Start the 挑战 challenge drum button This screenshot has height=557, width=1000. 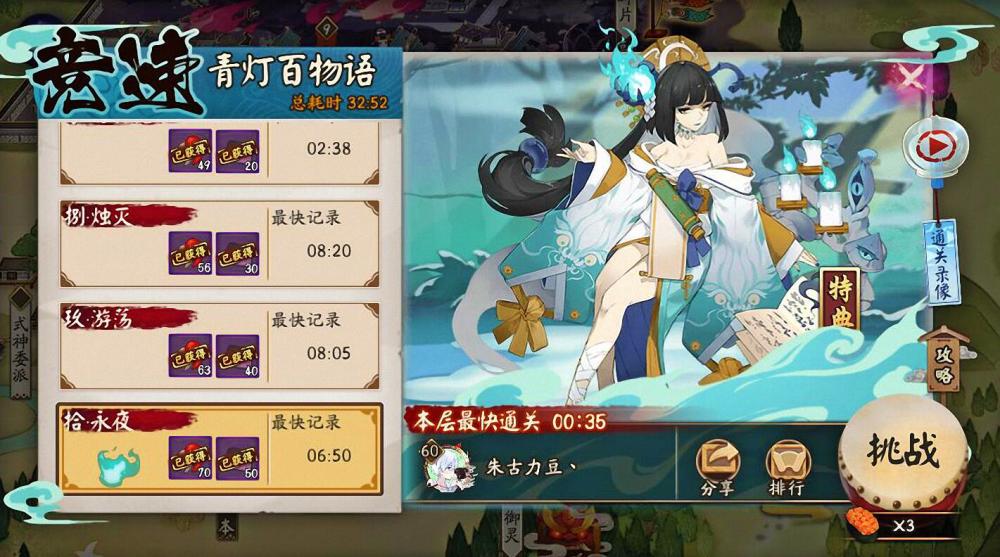[902, 452]
